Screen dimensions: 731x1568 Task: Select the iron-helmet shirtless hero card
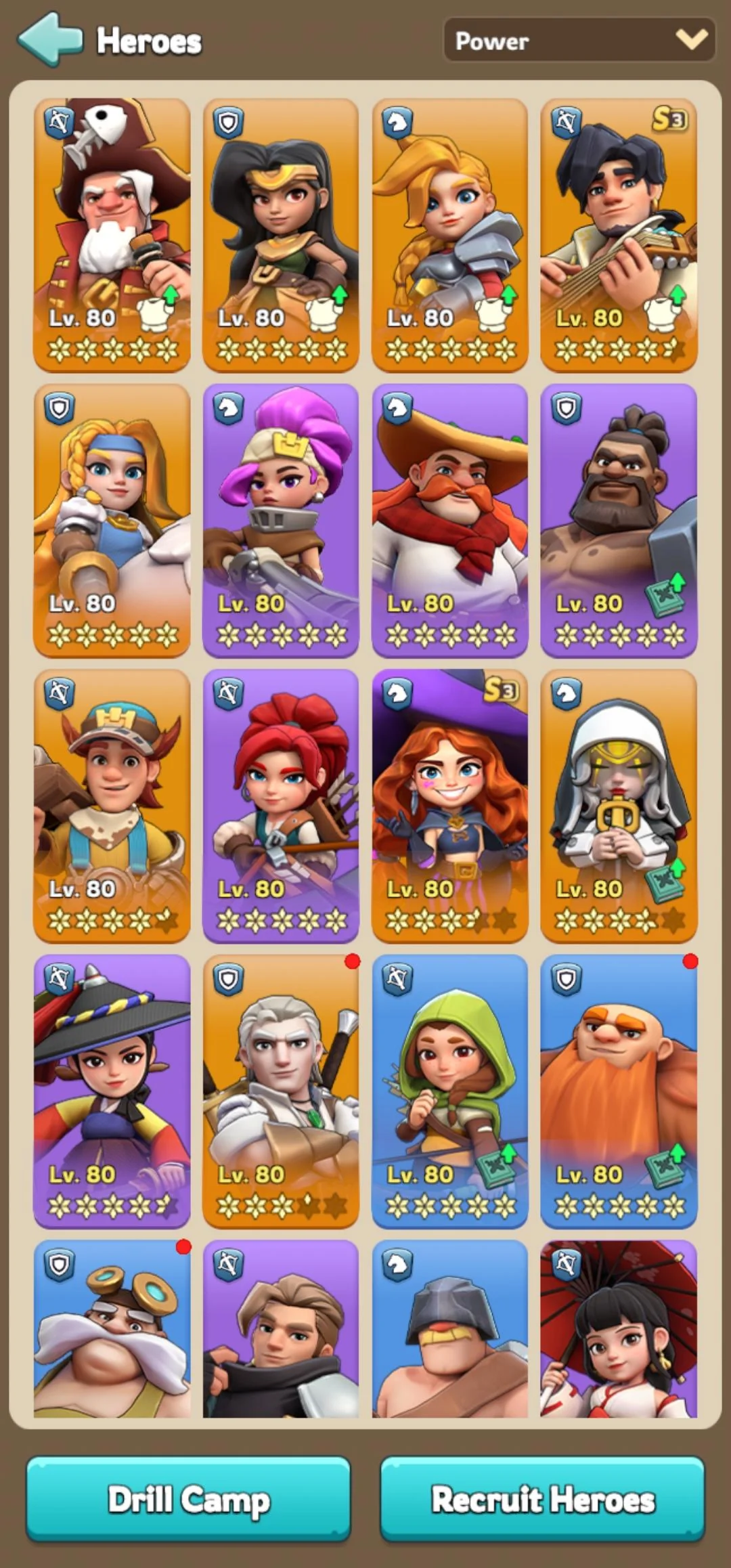(x=450, y=1328)
